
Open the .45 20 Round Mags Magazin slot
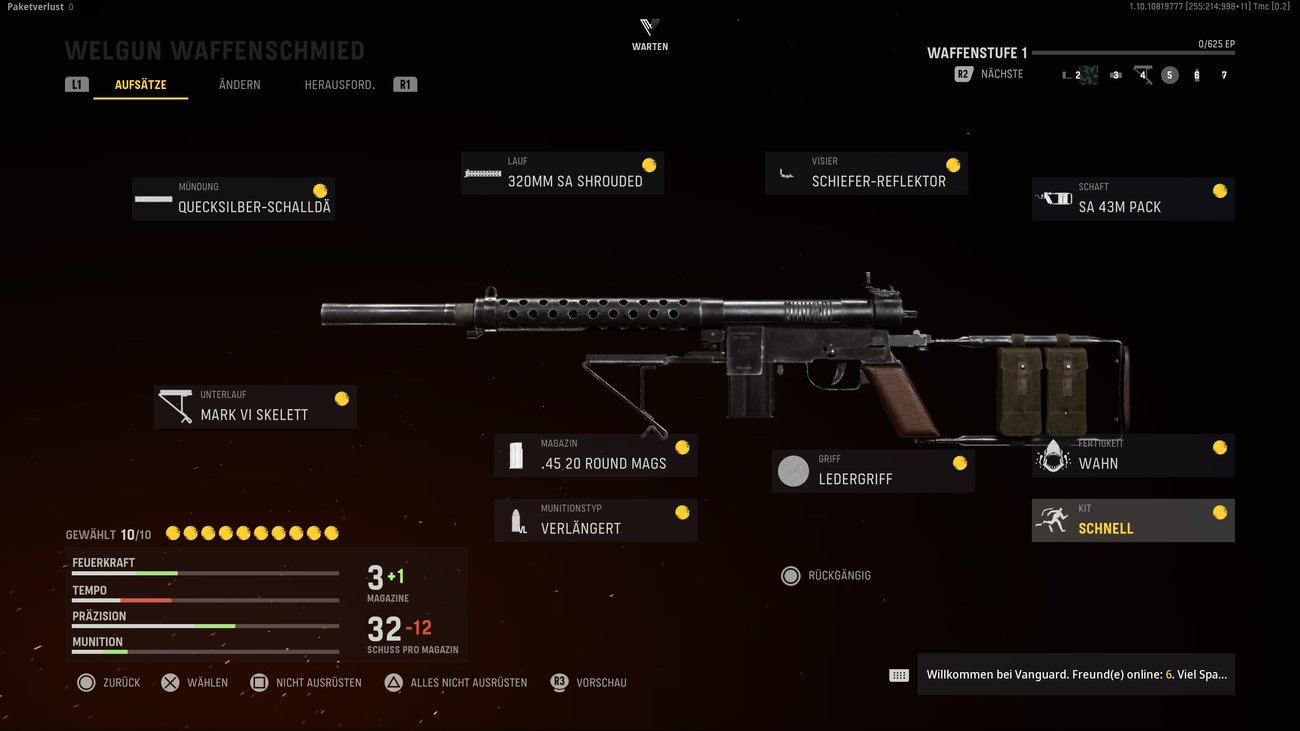click(595, 456)
